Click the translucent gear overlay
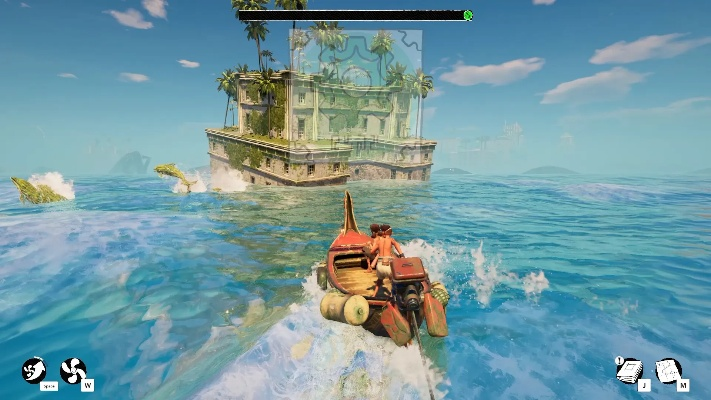The image size is (711, 400). [x=355, y=84]
